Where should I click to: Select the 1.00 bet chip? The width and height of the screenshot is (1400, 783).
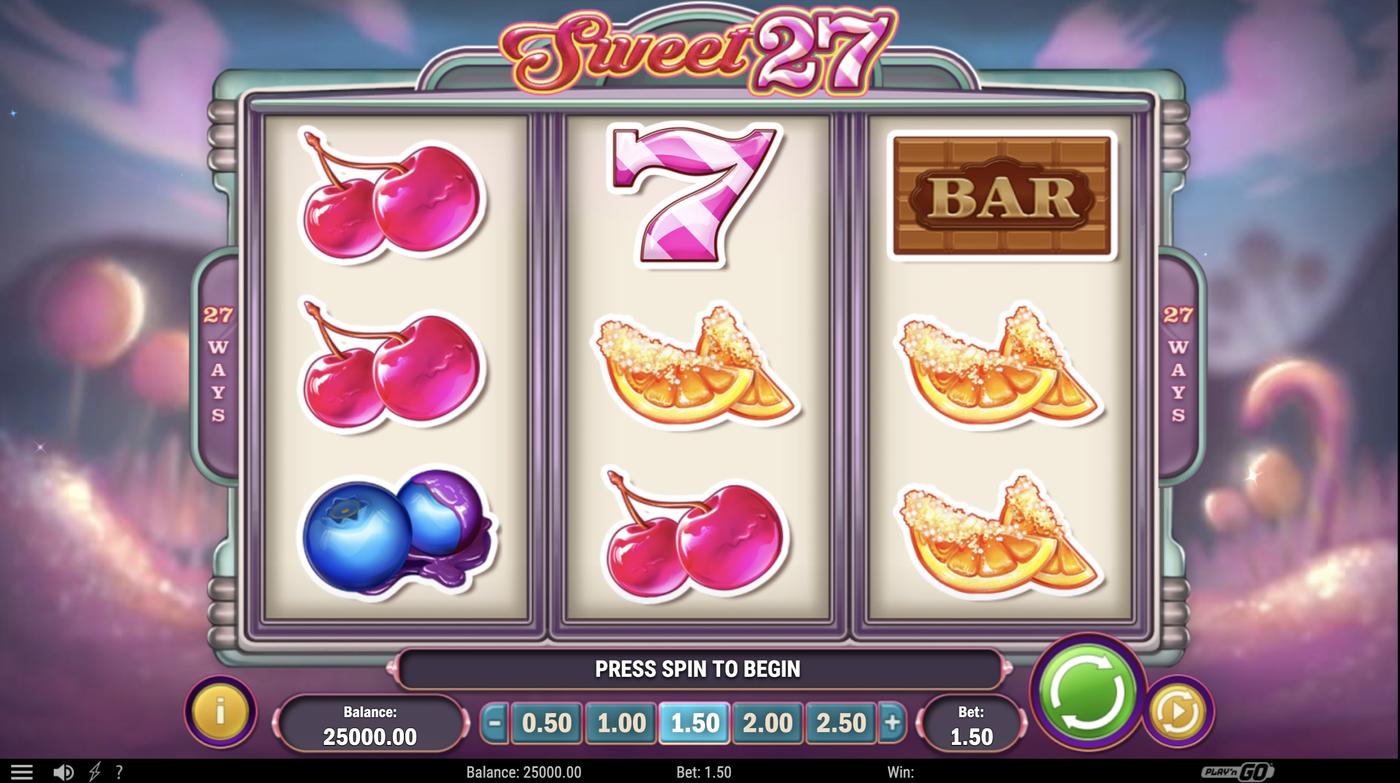pyautogui.click(x=620, y=721)
